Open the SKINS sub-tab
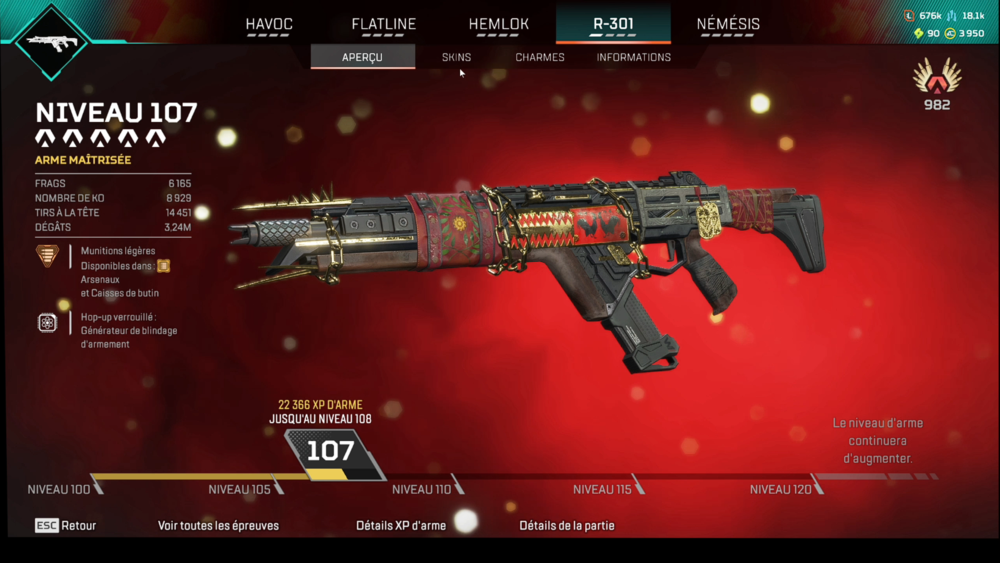 (456, 57)
